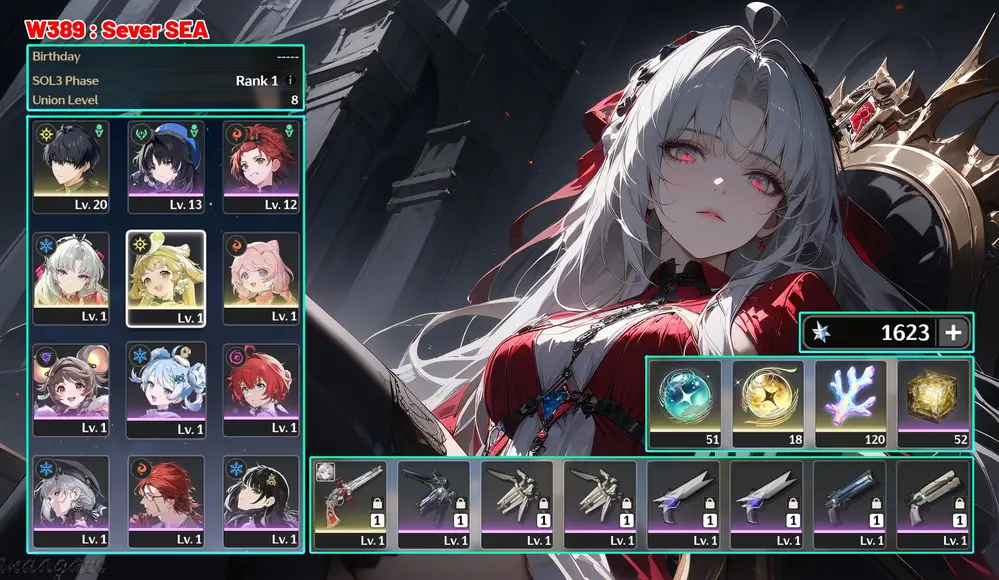Choose the pink-haired girl character tile
Viewport: 999px width, 580px height.
point(261,277)
